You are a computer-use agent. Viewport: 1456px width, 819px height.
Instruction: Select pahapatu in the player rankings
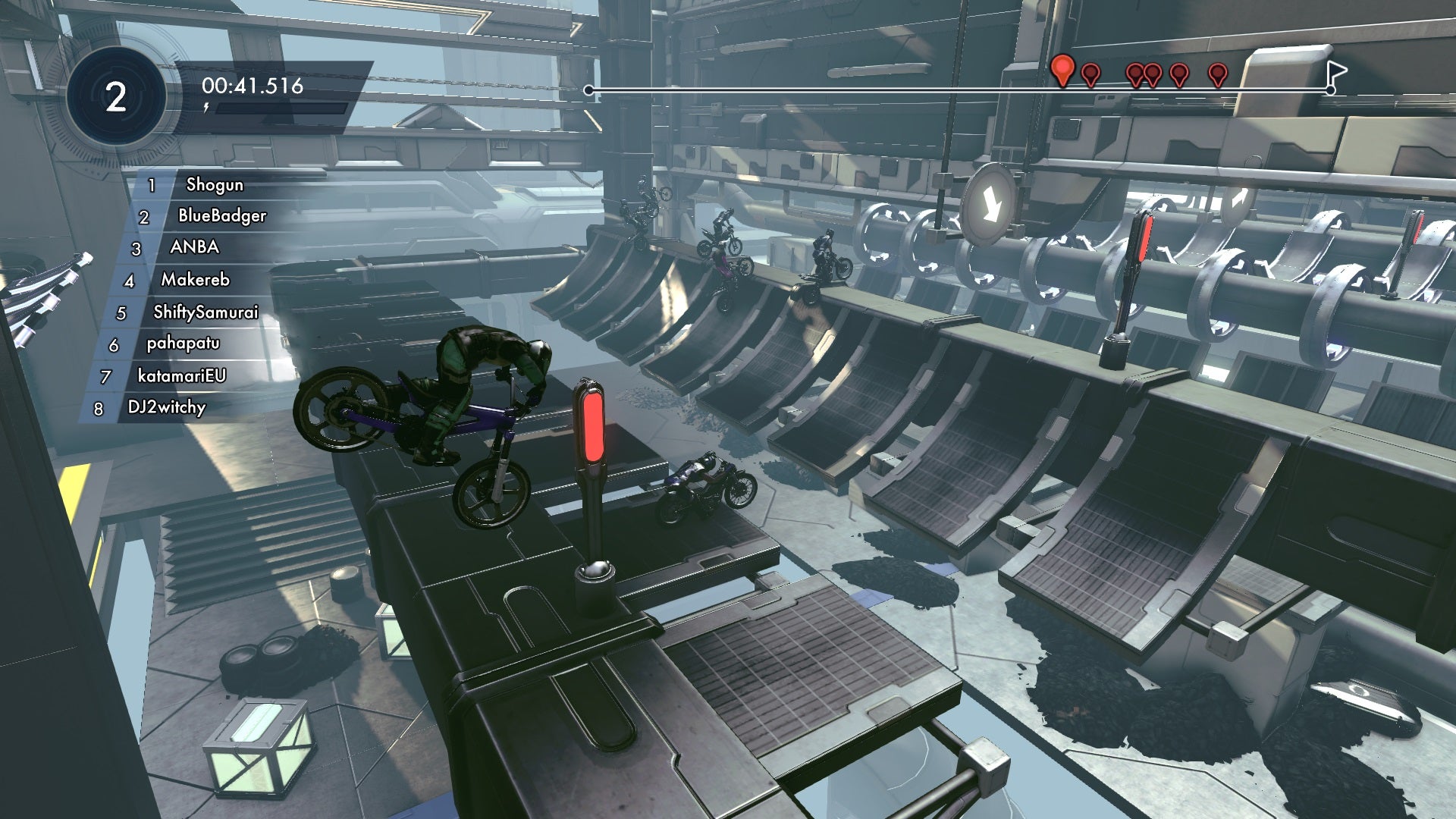(183, 344)
